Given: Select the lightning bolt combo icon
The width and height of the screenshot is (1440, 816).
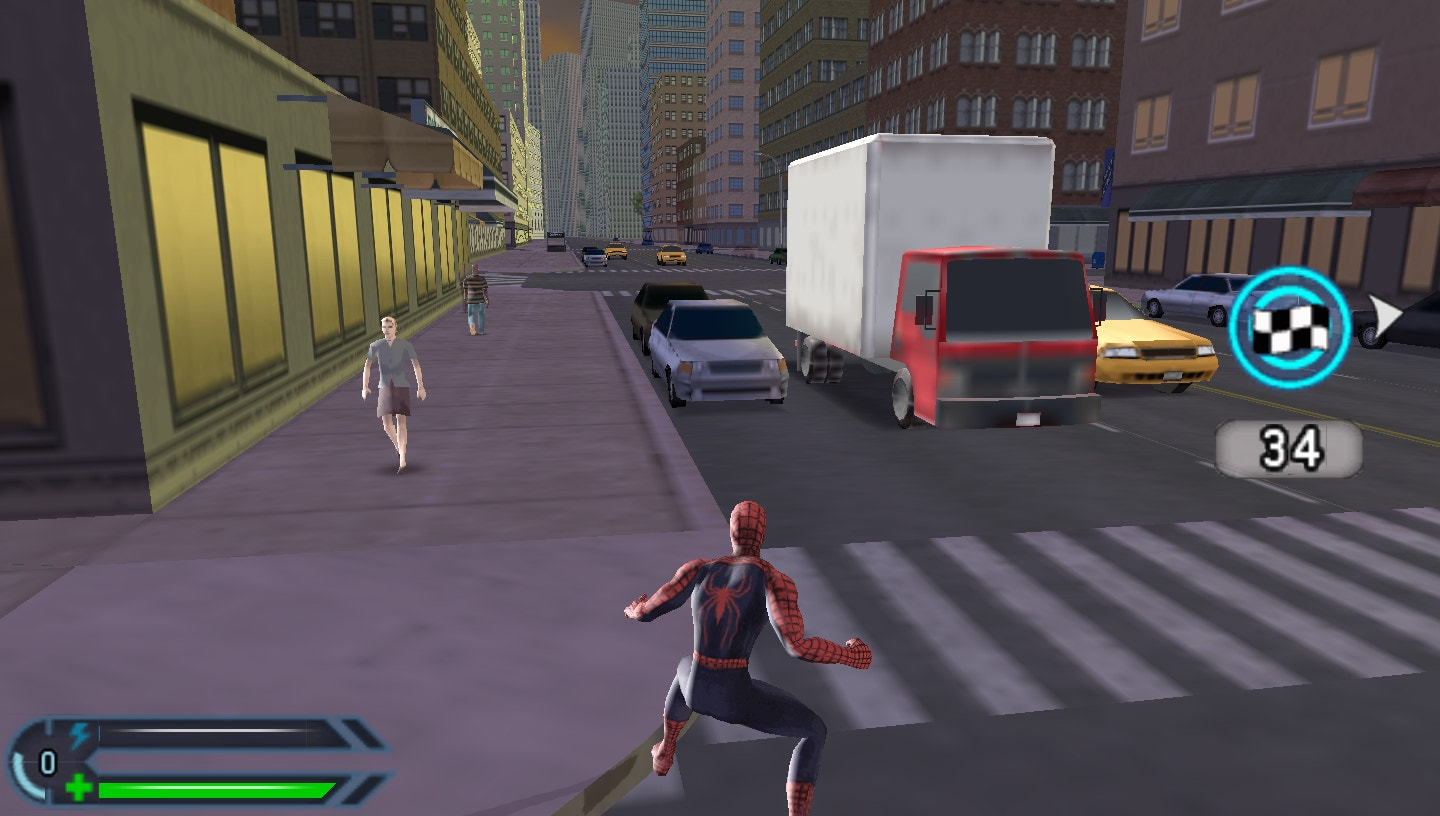Looking at the screenshot, I should [81, 735].
